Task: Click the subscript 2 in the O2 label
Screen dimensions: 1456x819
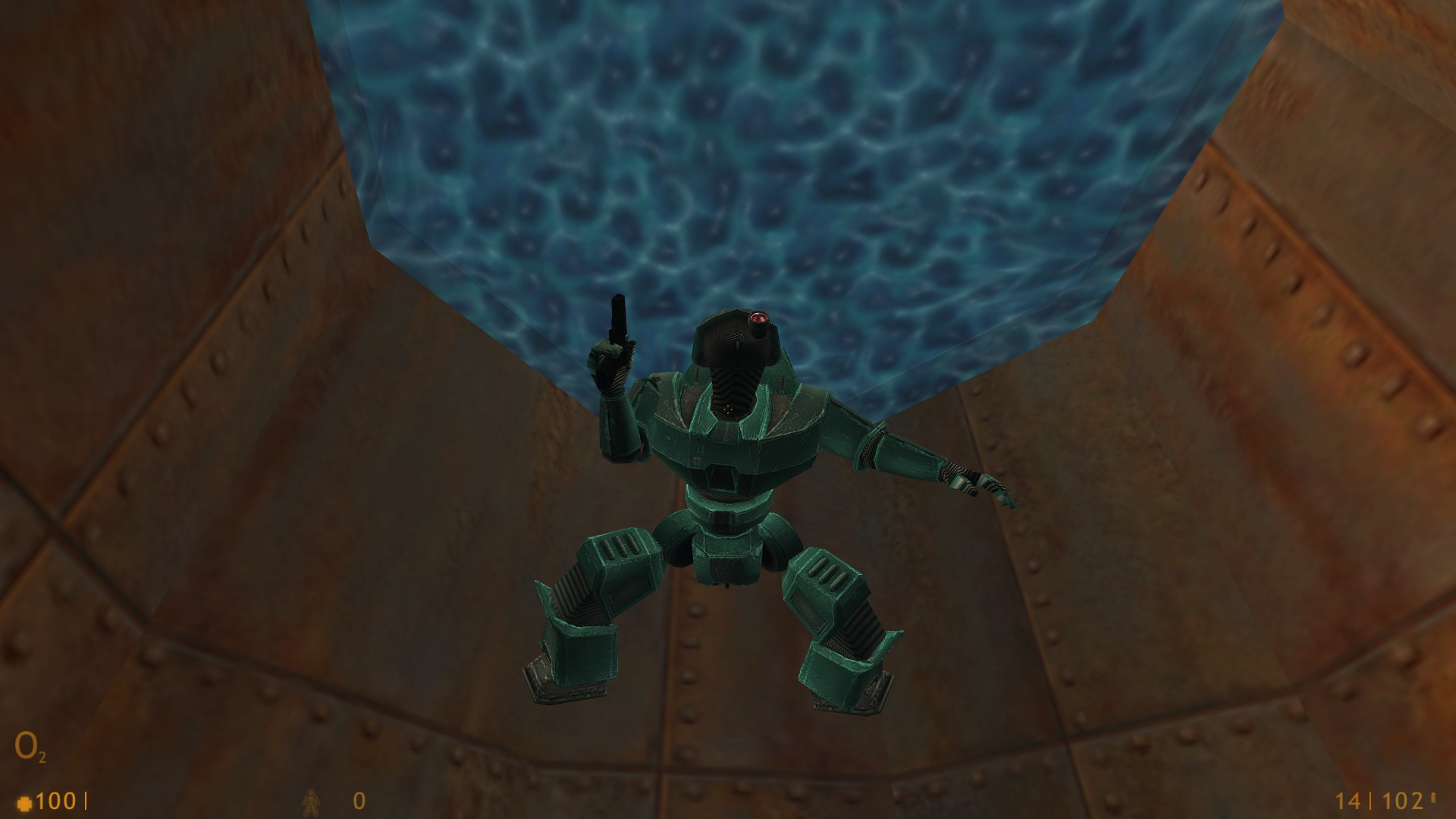Action: pyautogui.click(x=43, y=758)
